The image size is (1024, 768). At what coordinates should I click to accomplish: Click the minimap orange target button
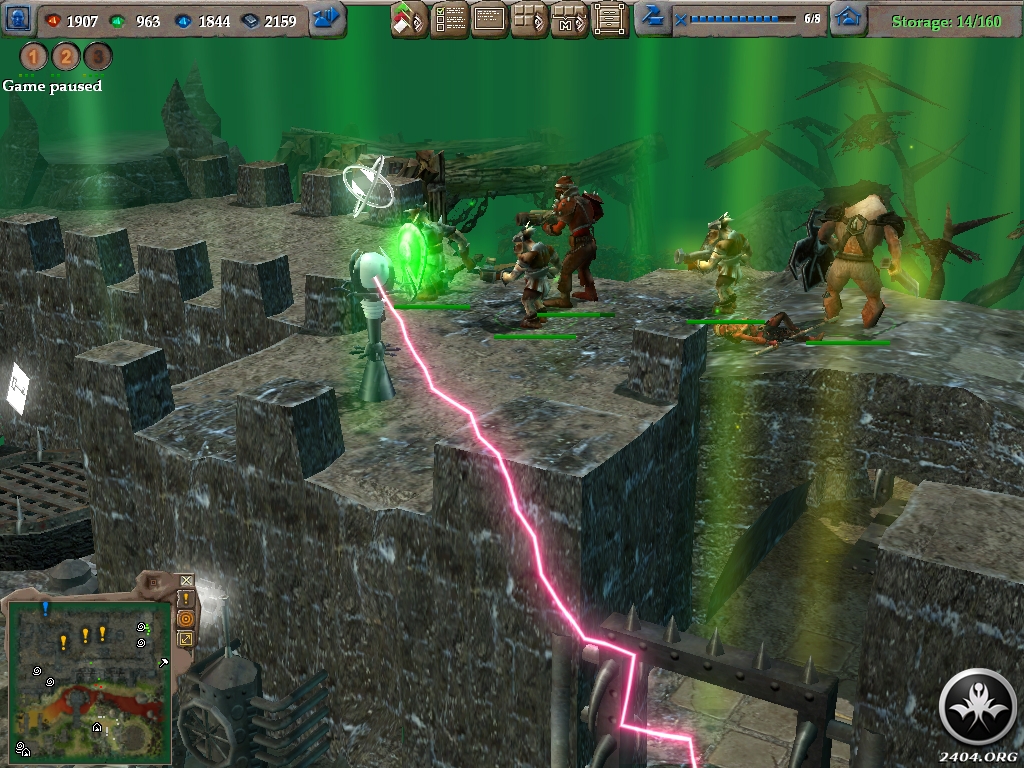(x=186, y=619)
